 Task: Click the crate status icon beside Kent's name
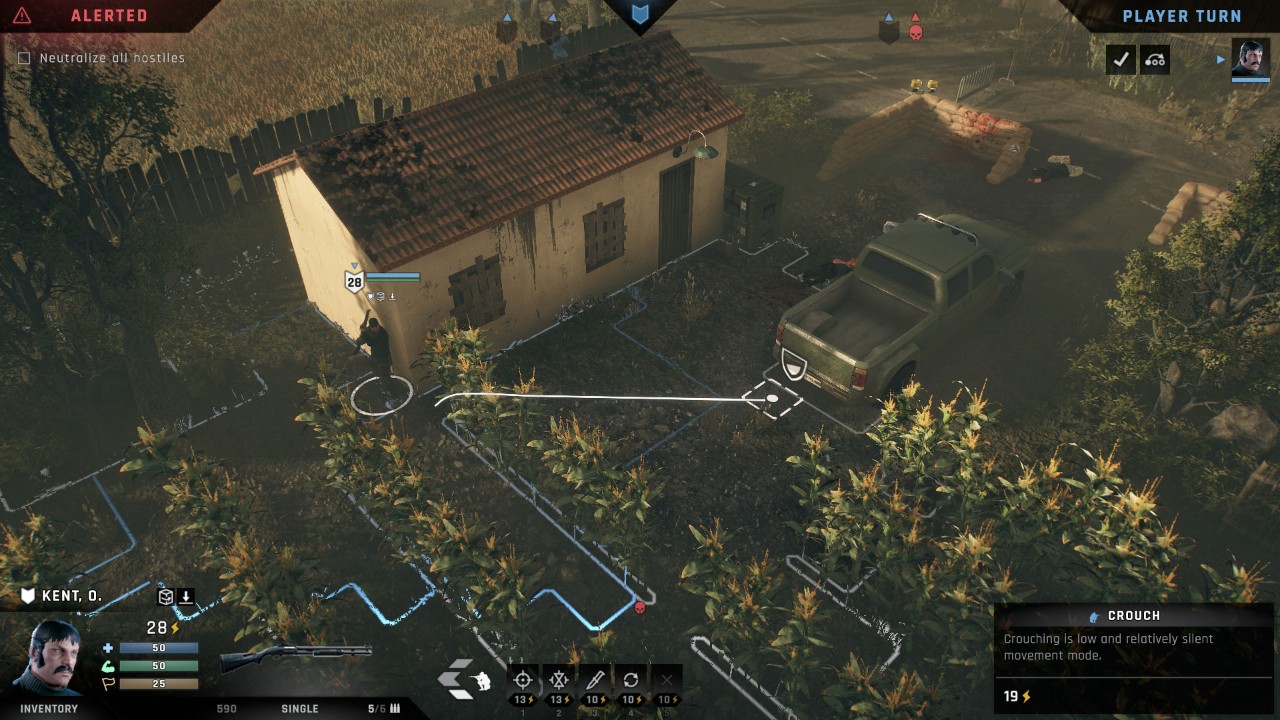point(166,597)
